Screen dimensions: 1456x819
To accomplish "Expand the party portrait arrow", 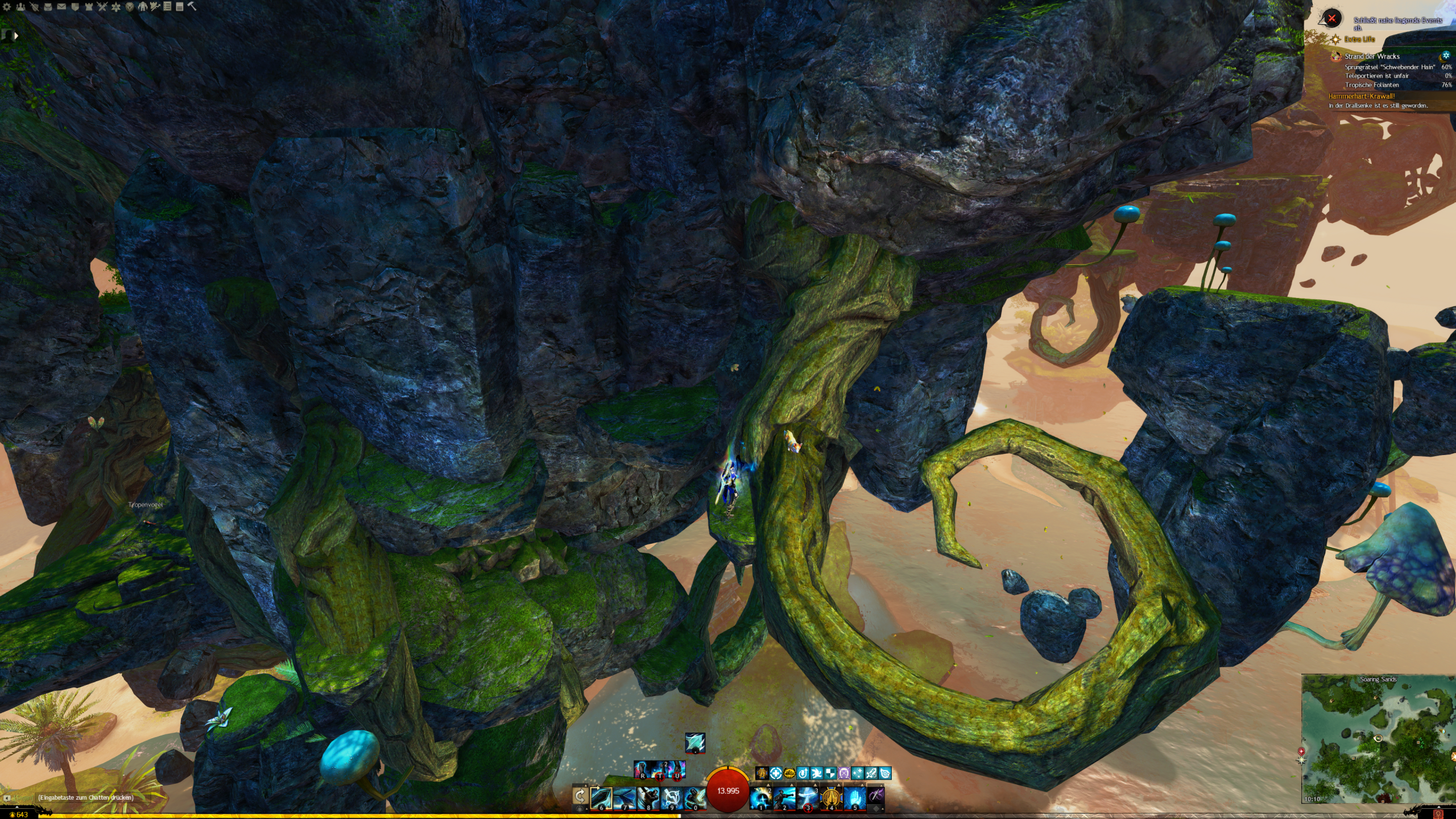I will point(16,35).
